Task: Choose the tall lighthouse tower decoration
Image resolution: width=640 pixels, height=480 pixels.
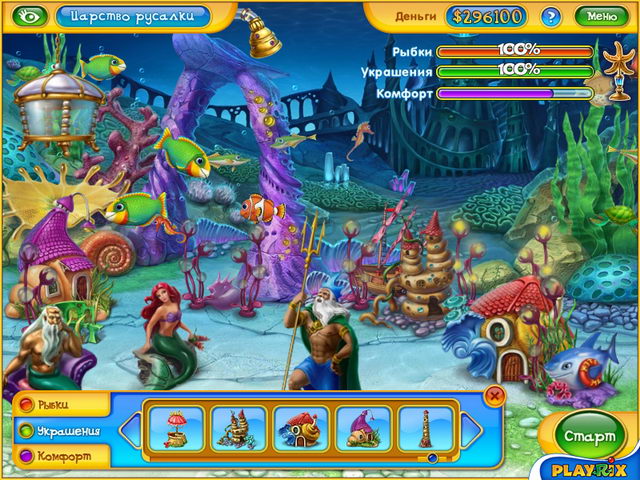Action: (424, 428)
